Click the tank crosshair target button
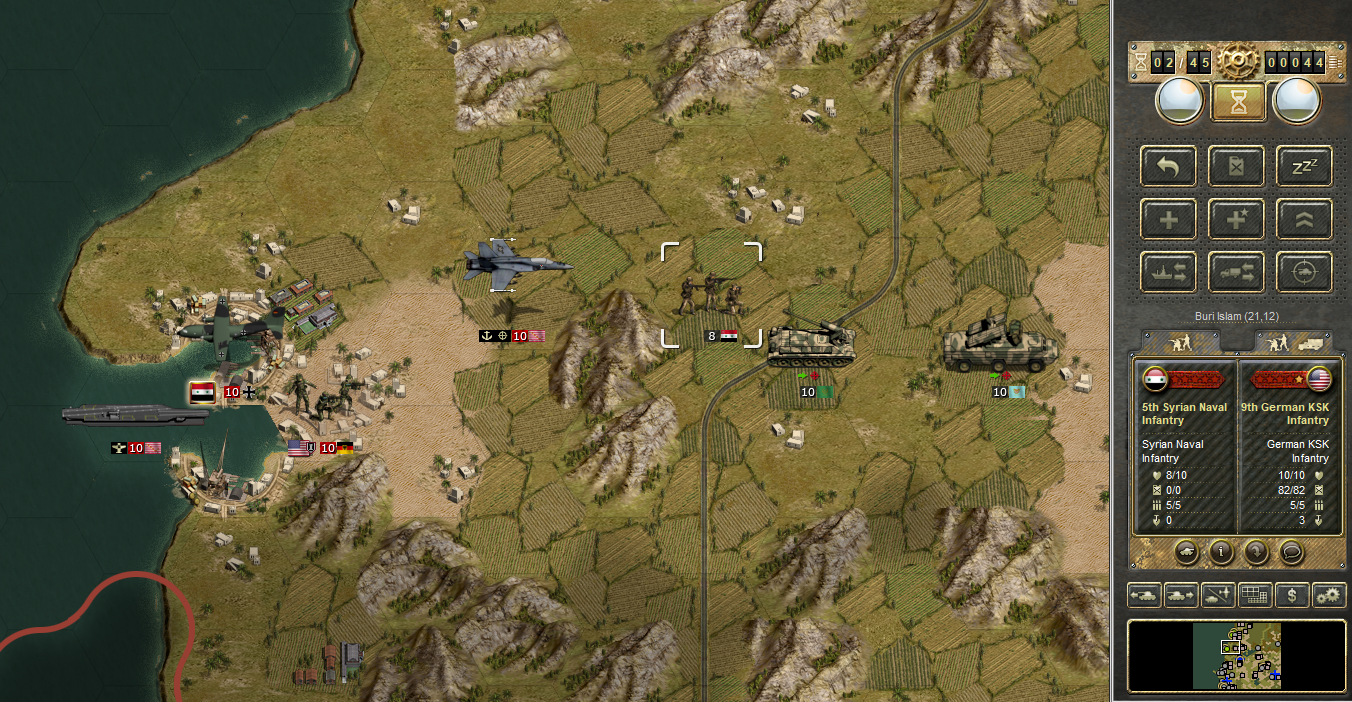This screenshot has width=1352, height=702. point(1304,272)
